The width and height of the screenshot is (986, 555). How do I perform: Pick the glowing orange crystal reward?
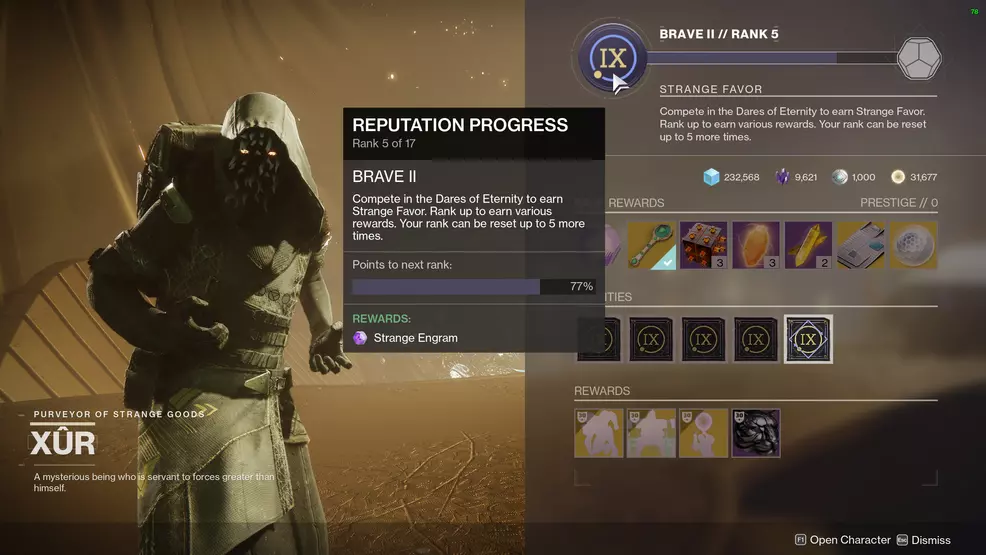(756, 245)
